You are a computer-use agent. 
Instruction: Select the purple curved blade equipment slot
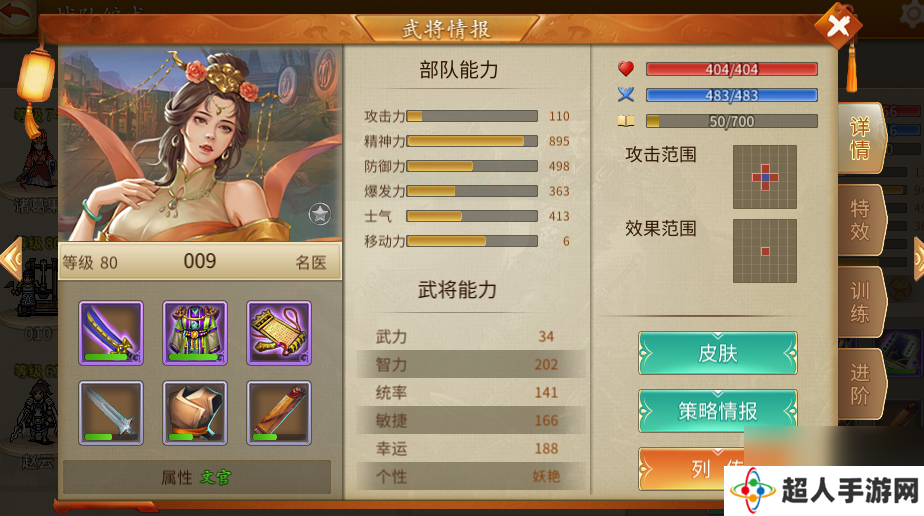click(111, 332)
